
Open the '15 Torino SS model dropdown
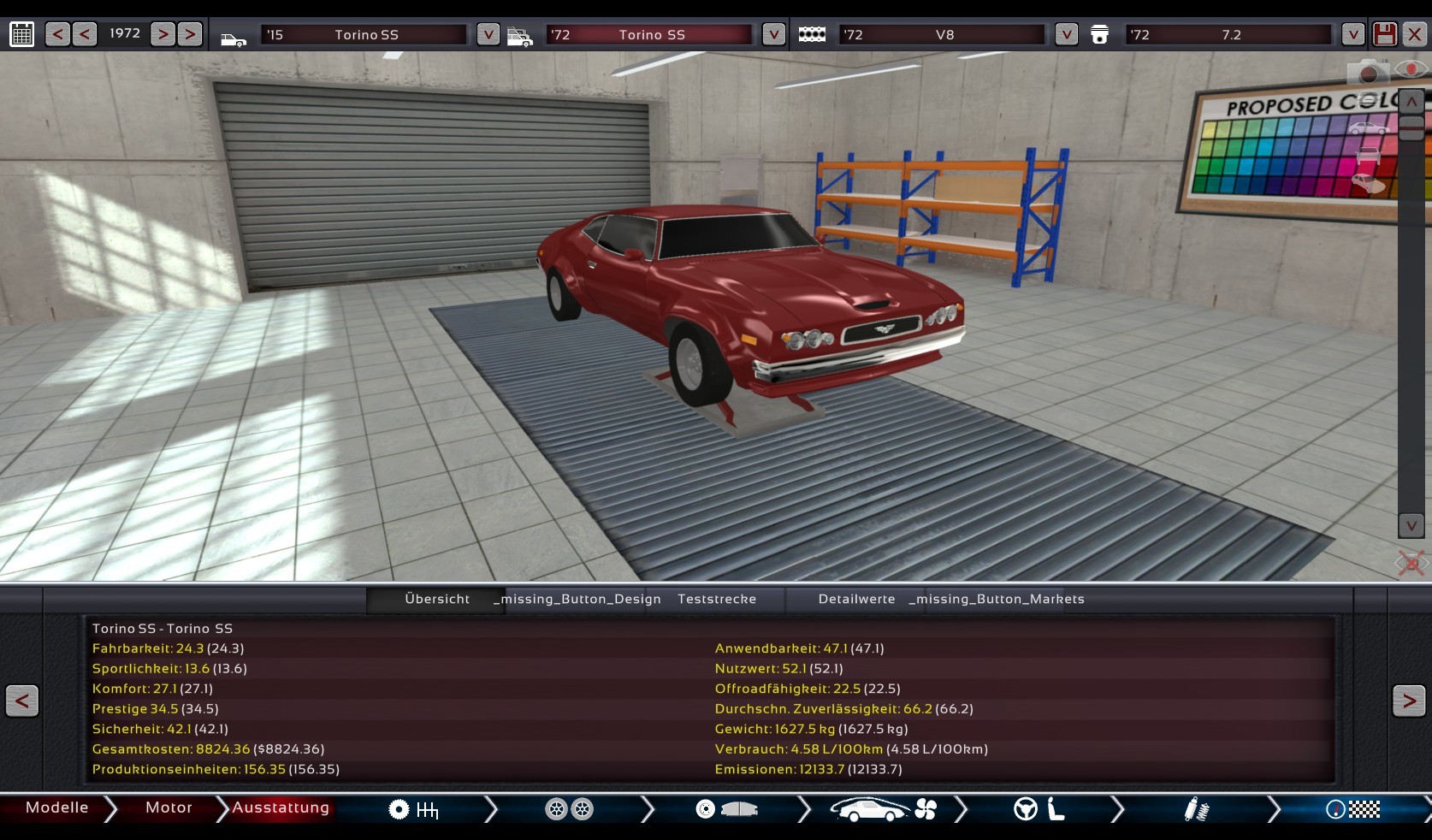coord(488,34)
